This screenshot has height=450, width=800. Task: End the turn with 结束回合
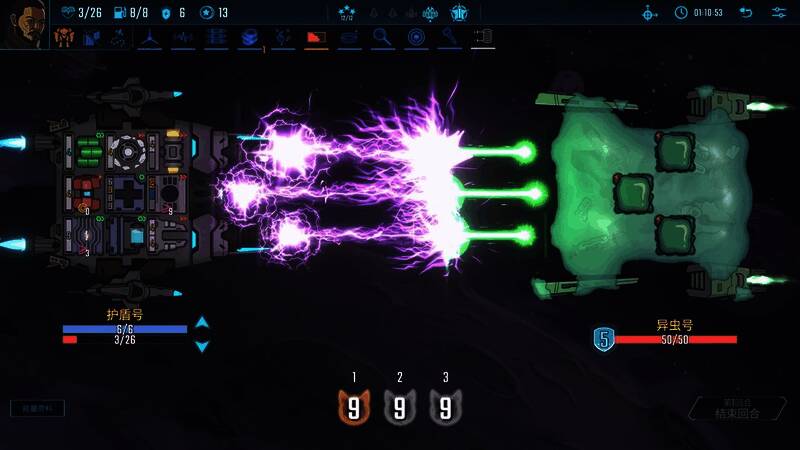click(x=738, y=410)
